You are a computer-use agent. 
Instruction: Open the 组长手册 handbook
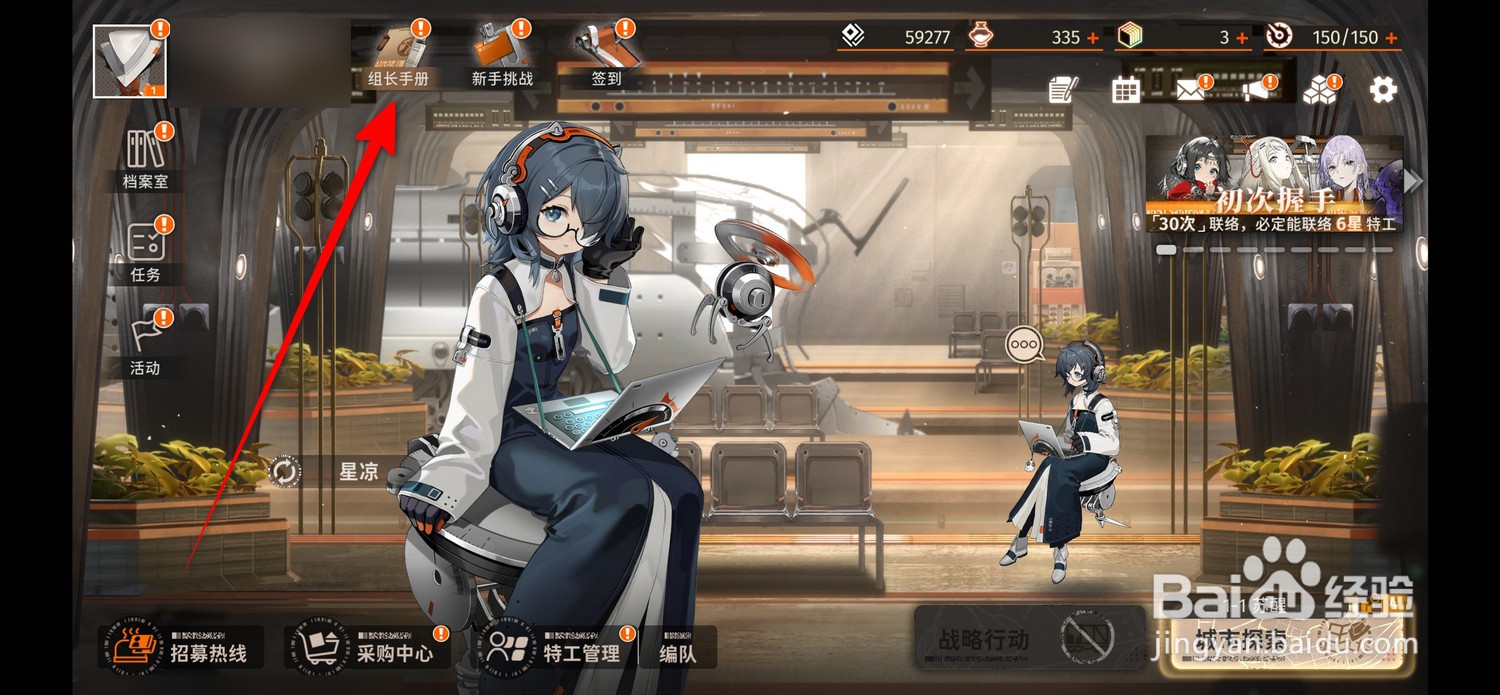pos(398,55)
